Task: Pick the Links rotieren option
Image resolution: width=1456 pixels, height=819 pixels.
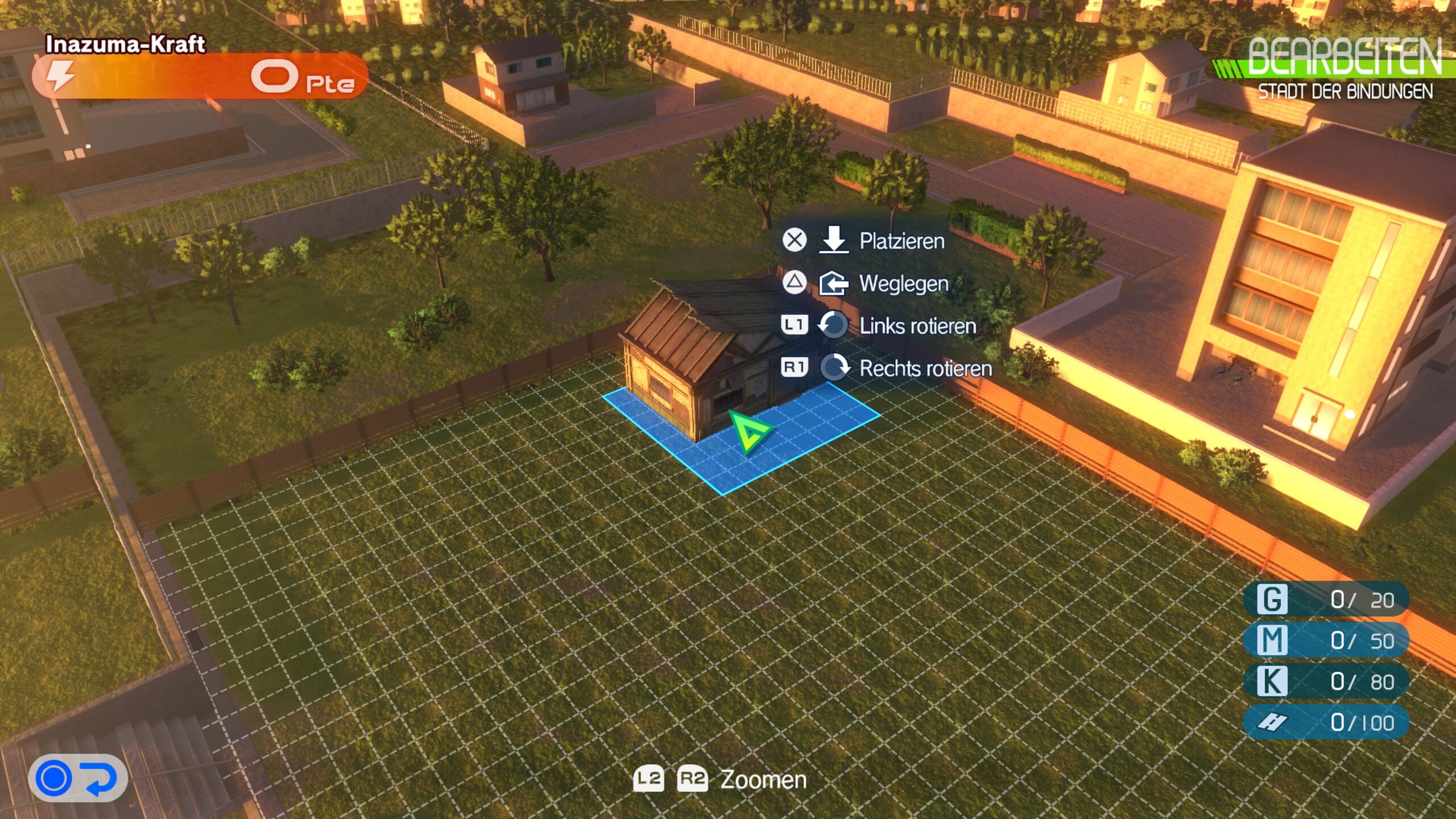Action: pos(917,326)
